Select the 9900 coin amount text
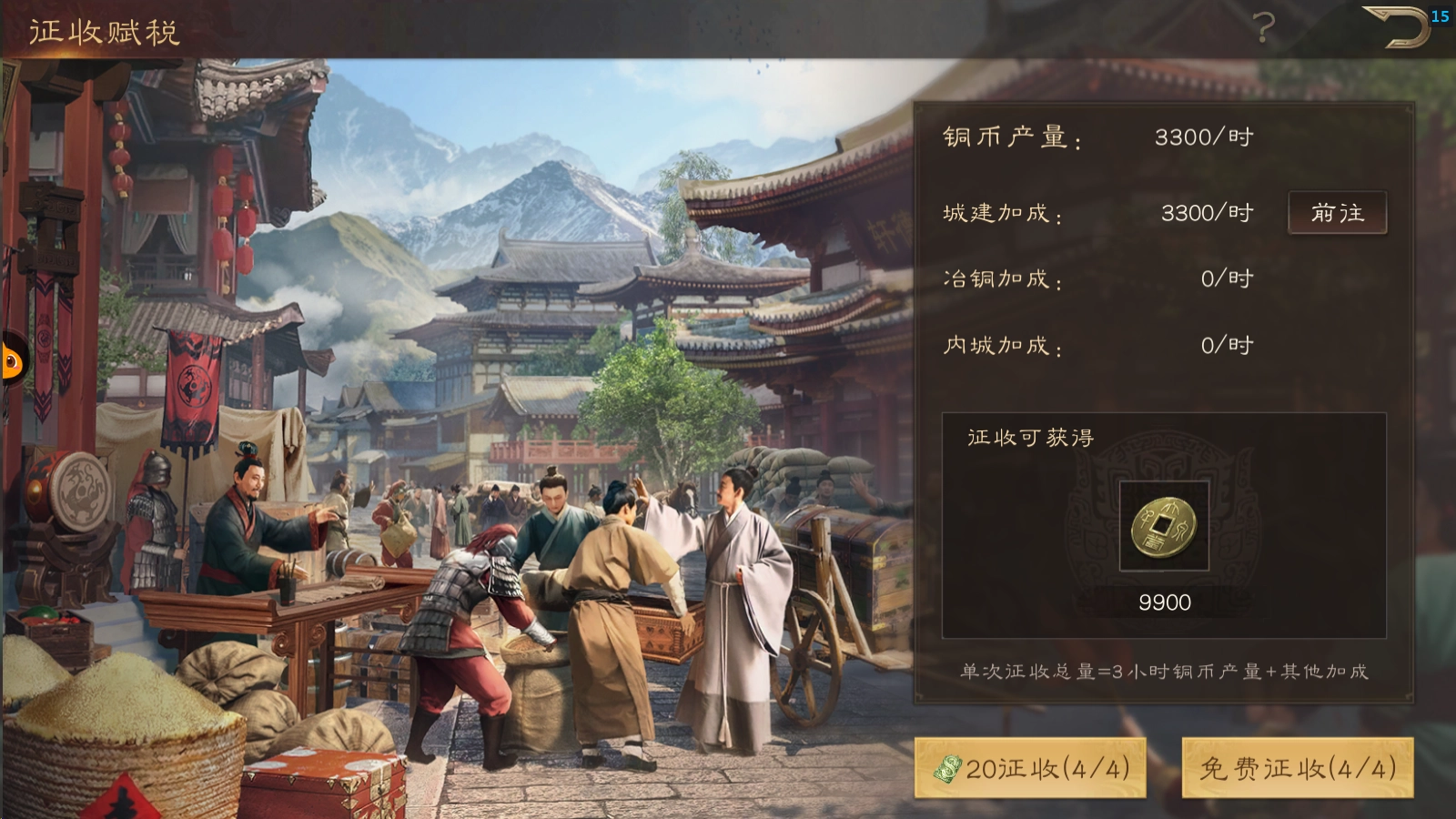The width and height of the screenshot is (1456, 819). [1164, 602]
